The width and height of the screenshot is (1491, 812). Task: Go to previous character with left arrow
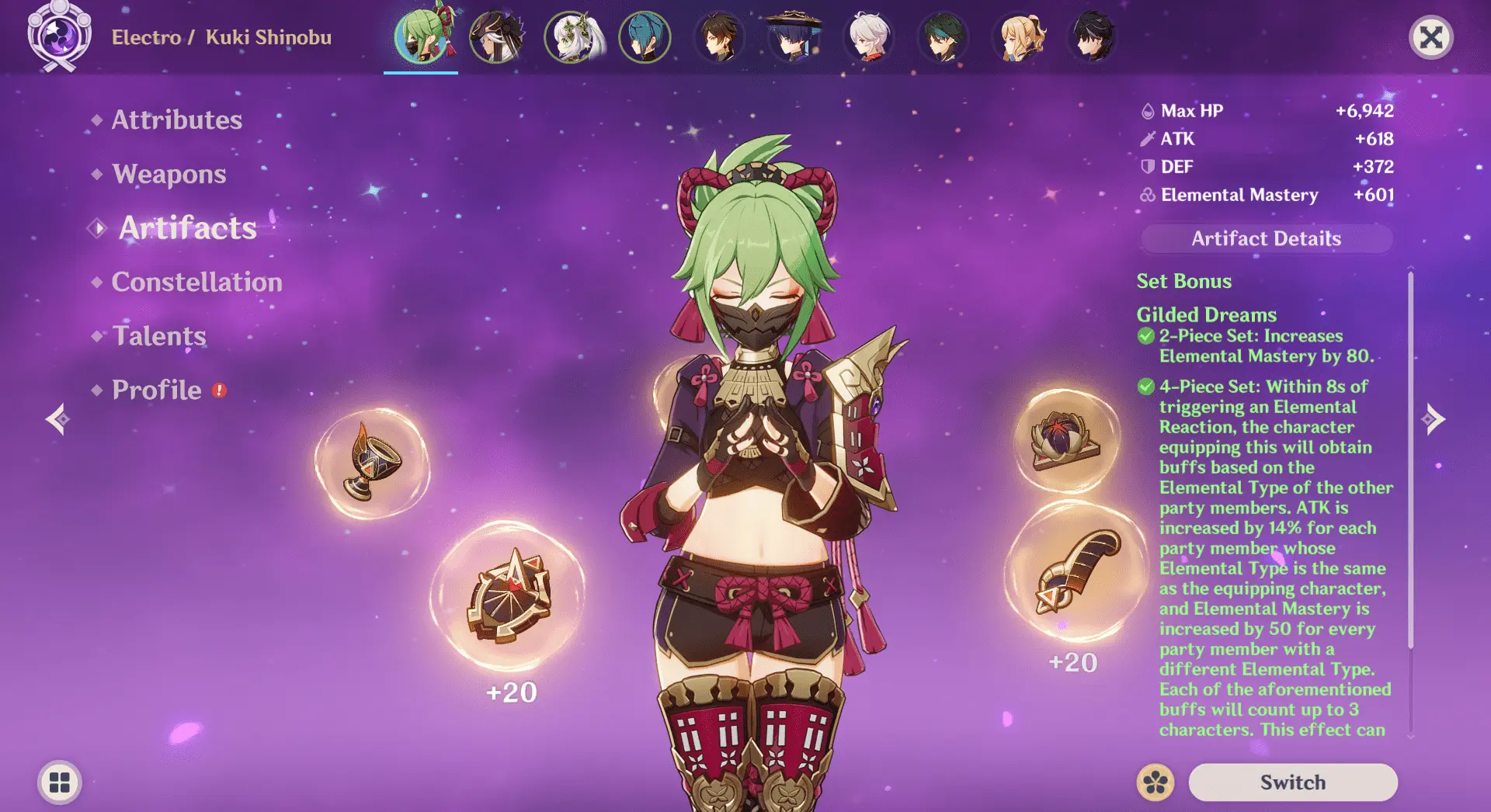57,419
